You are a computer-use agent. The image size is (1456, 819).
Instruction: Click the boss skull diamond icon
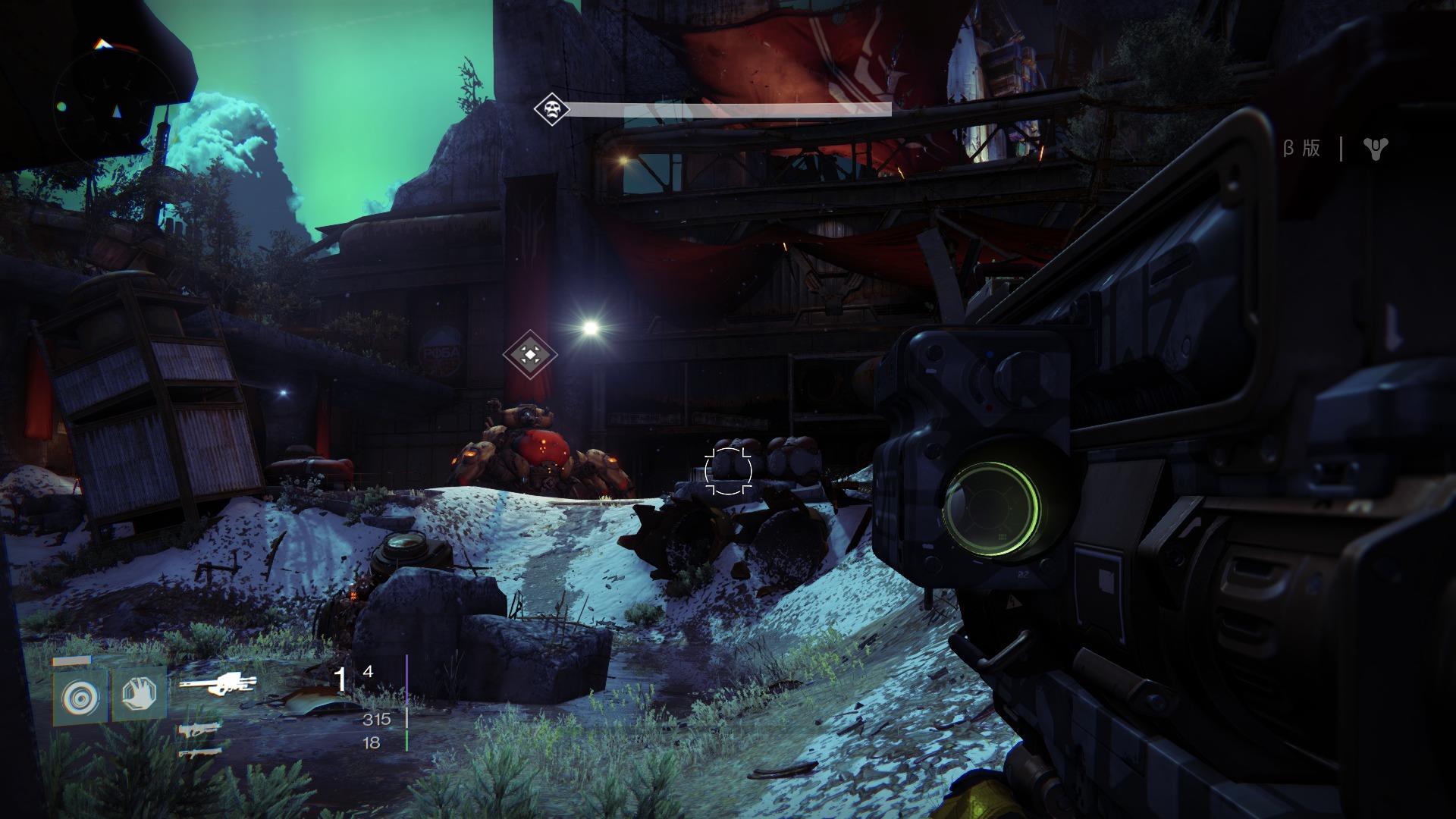tap(551, 109)
